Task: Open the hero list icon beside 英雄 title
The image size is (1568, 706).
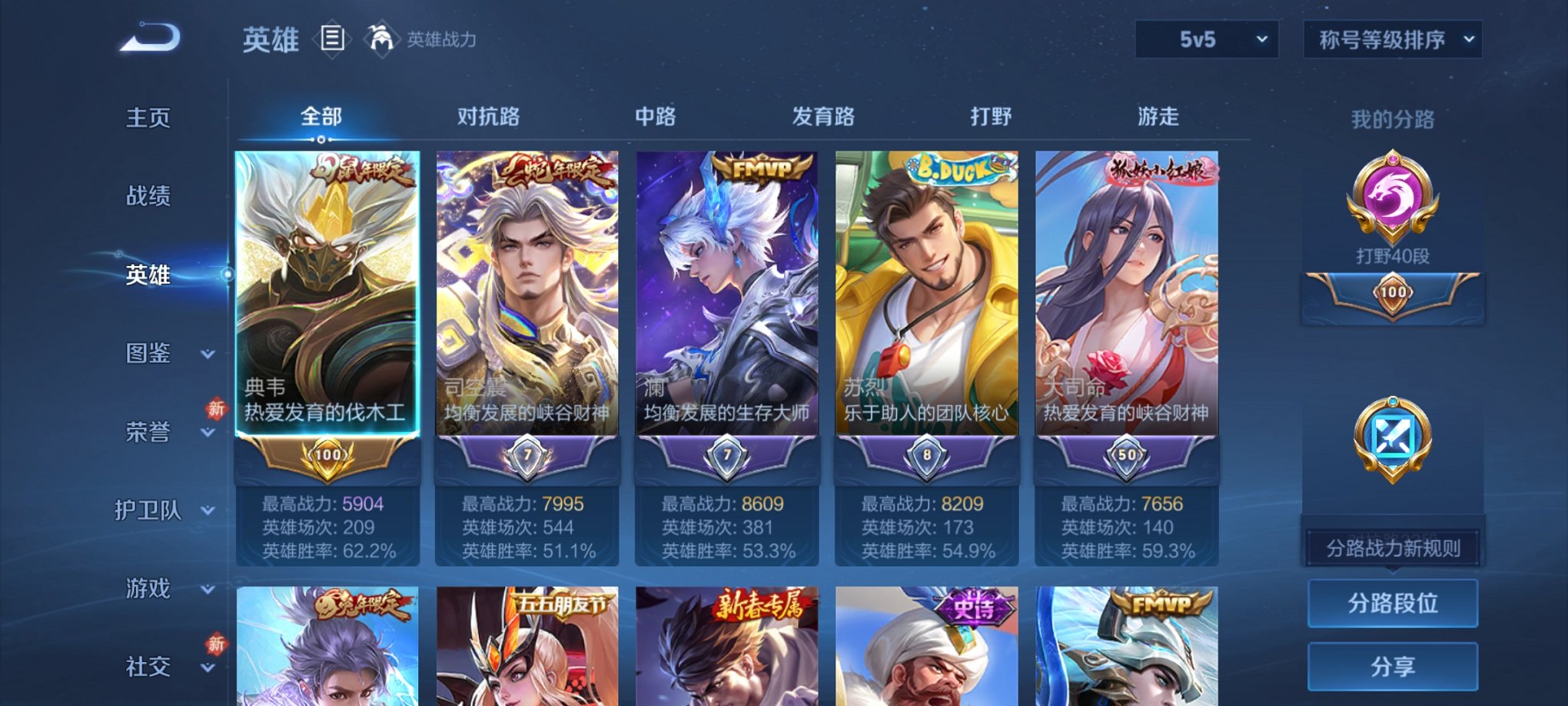Action: pyautogui.click(x=332, y=40)
